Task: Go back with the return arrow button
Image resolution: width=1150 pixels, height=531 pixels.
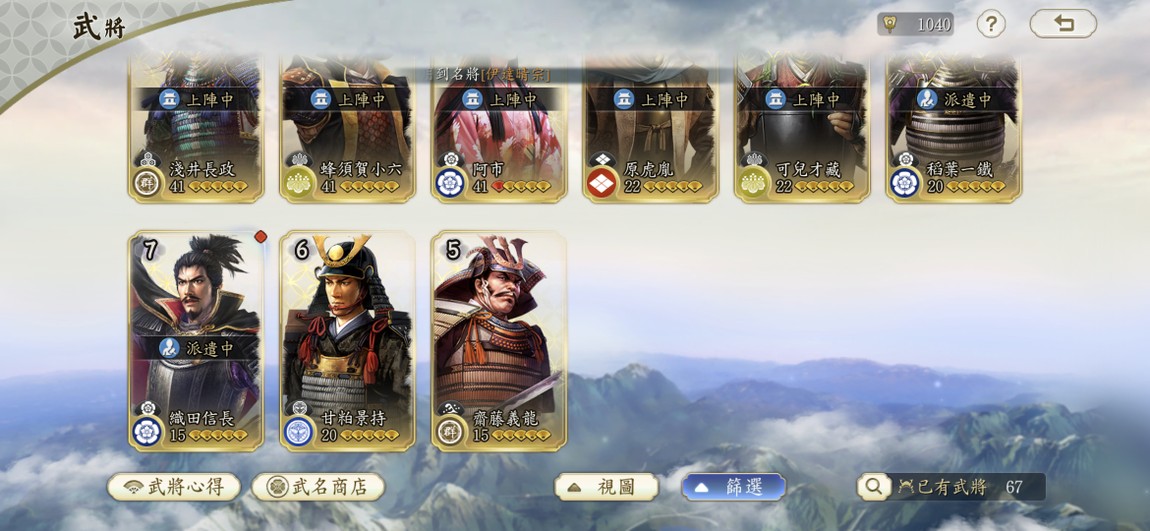Action: (x=1063, y=24)
